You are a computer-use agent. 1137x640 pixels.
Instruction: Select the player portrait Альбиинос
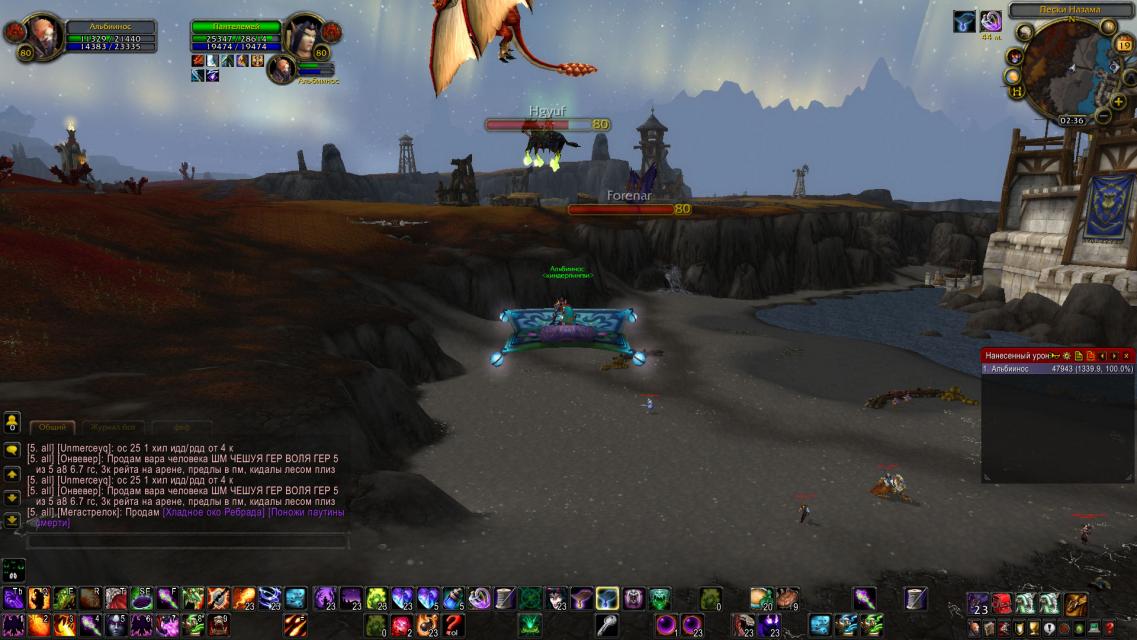pyautogui.click(x=44, y=36)
